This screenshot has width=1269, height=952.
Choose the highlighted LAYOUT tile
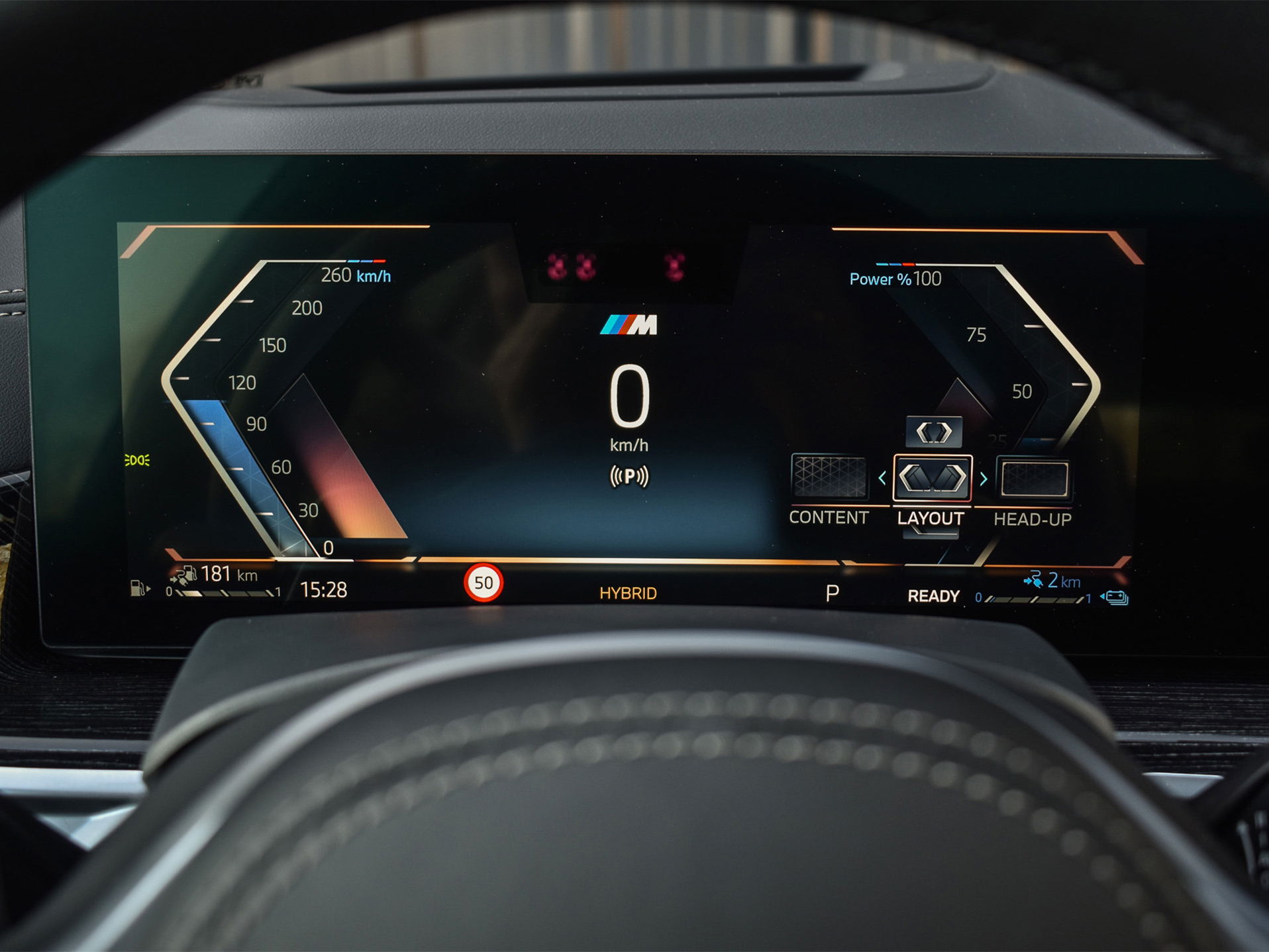[x=932, y=478]
